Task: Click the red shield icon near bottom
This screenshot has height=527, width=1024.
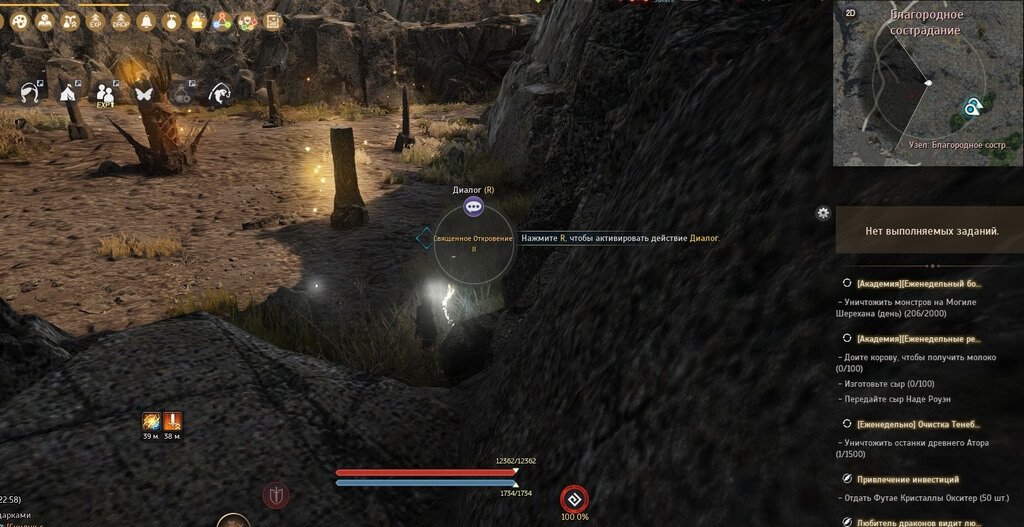Action: tap(277, 494)
